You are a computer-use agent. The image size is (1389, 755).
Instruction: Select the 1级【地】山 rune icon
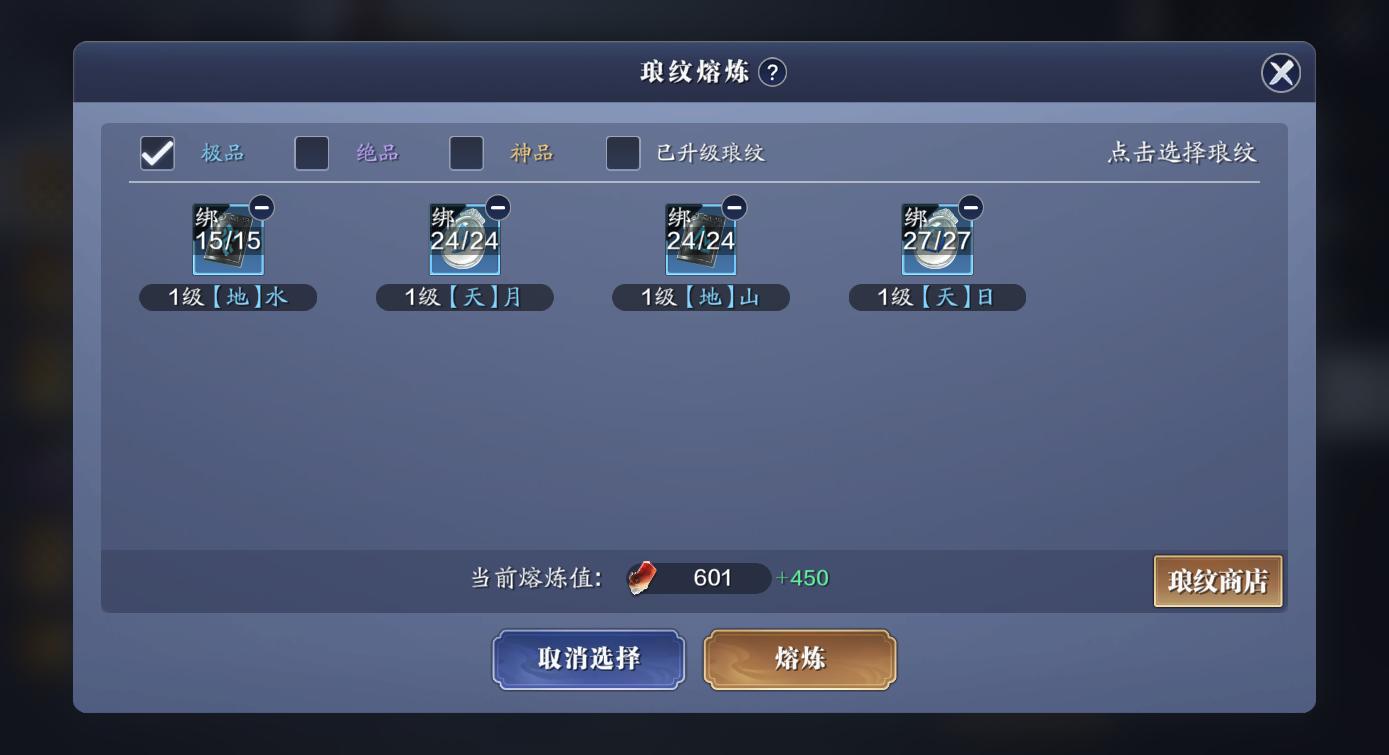700,240
